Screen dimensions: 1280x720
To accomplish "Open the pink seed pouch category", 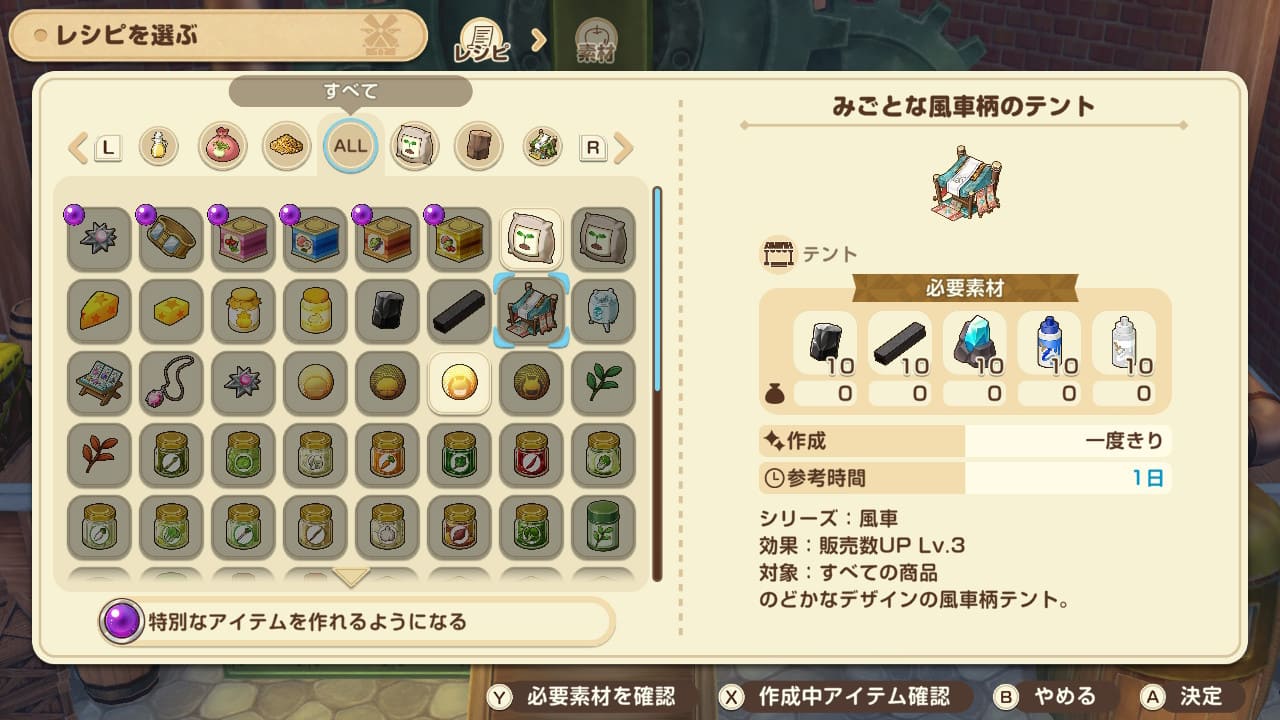I will tap(222, 146).
